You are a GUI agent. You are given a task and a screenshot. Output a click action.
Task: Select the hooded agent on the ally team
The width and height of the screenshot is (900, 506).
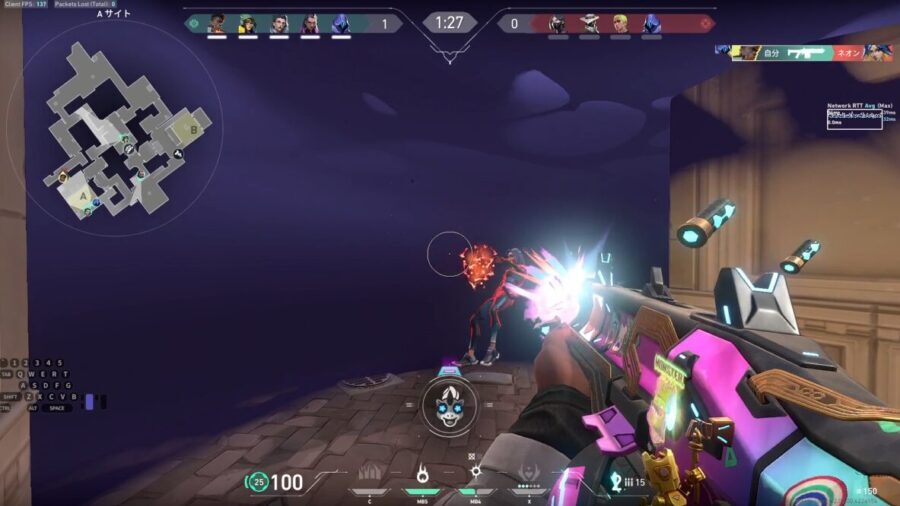click(341, 23)
